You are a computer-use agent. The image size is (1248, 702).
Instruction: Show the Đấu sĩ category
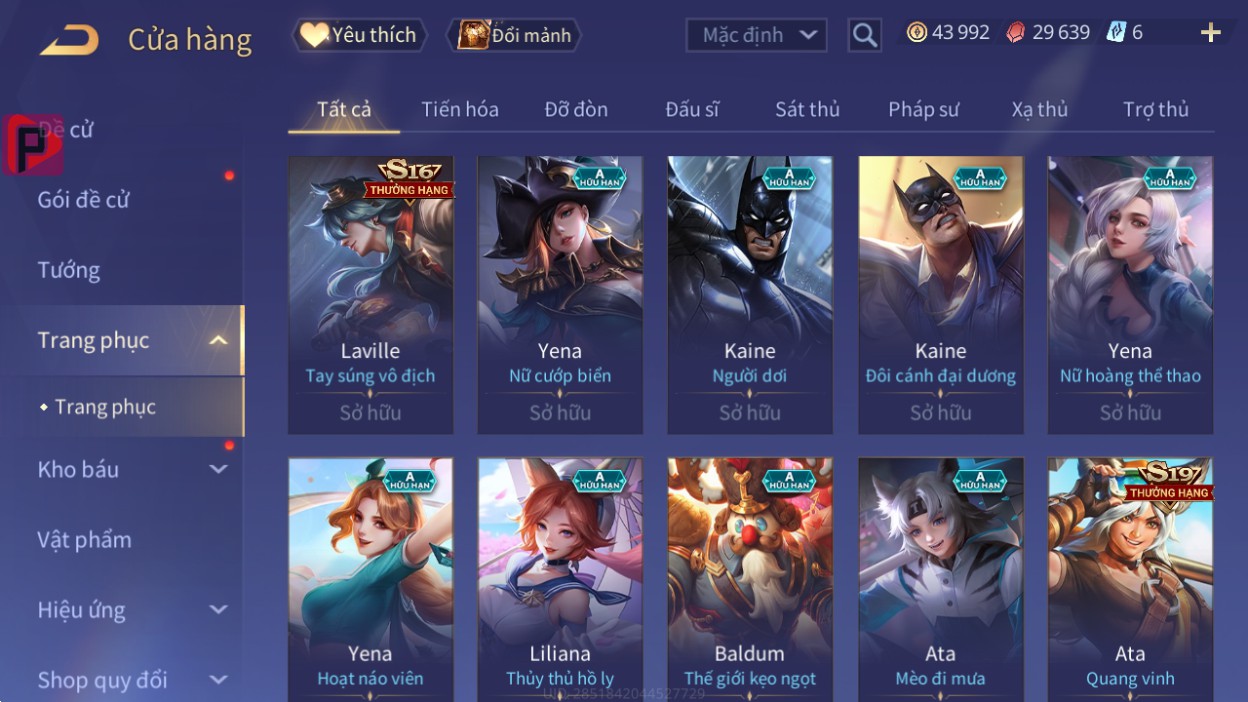(692, 109)
